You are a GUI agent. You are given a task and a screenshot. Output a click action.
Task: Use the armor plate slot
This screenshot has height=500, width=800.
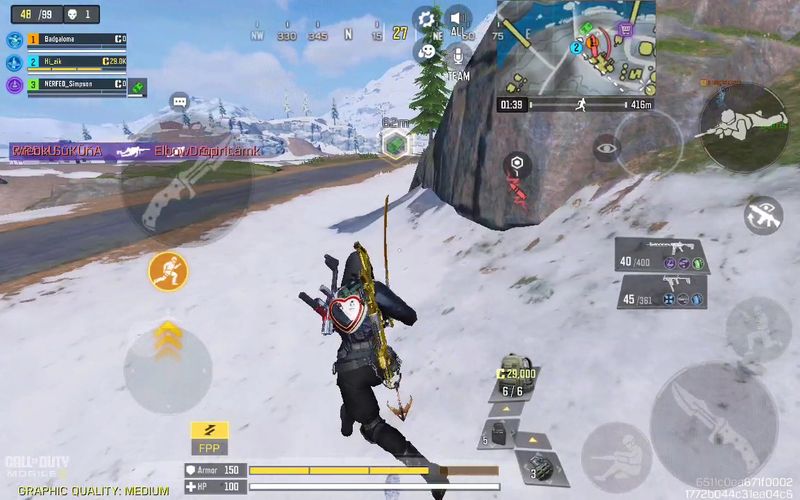[500, 435]
